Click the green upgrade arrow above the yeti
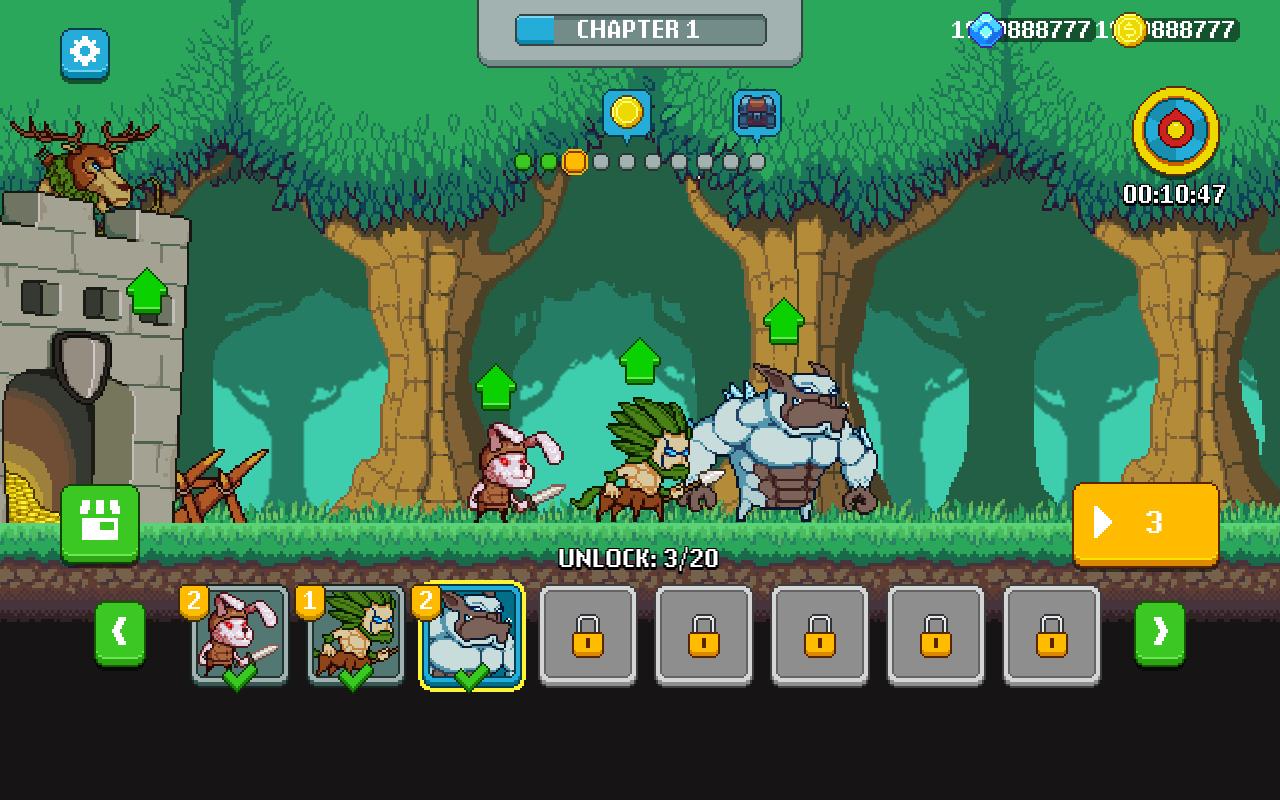The height and width of the screenshot is (800, 1280). (782, 320)
